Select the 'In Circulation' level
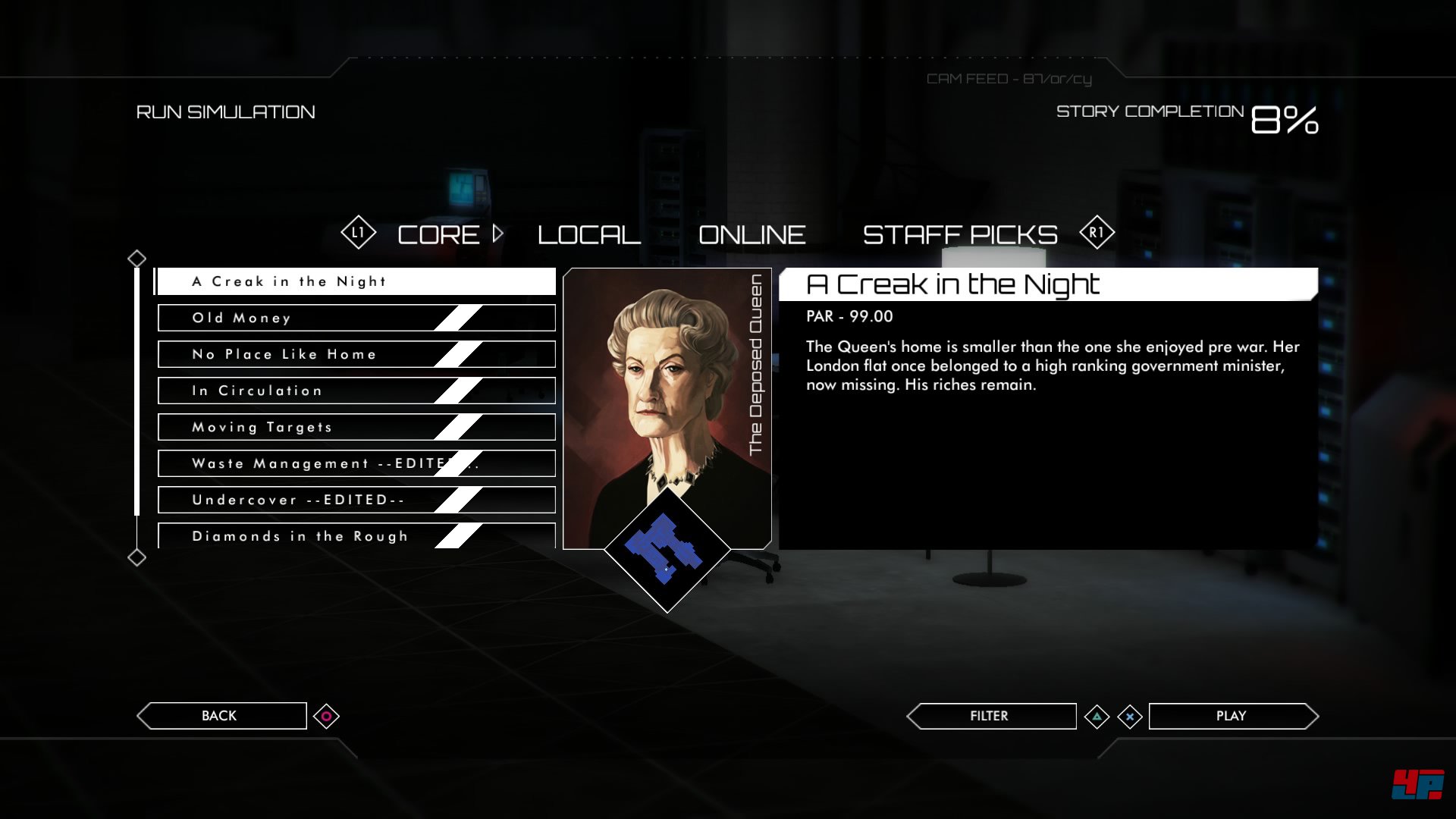 pyautogui.click(x=355, y=391)
